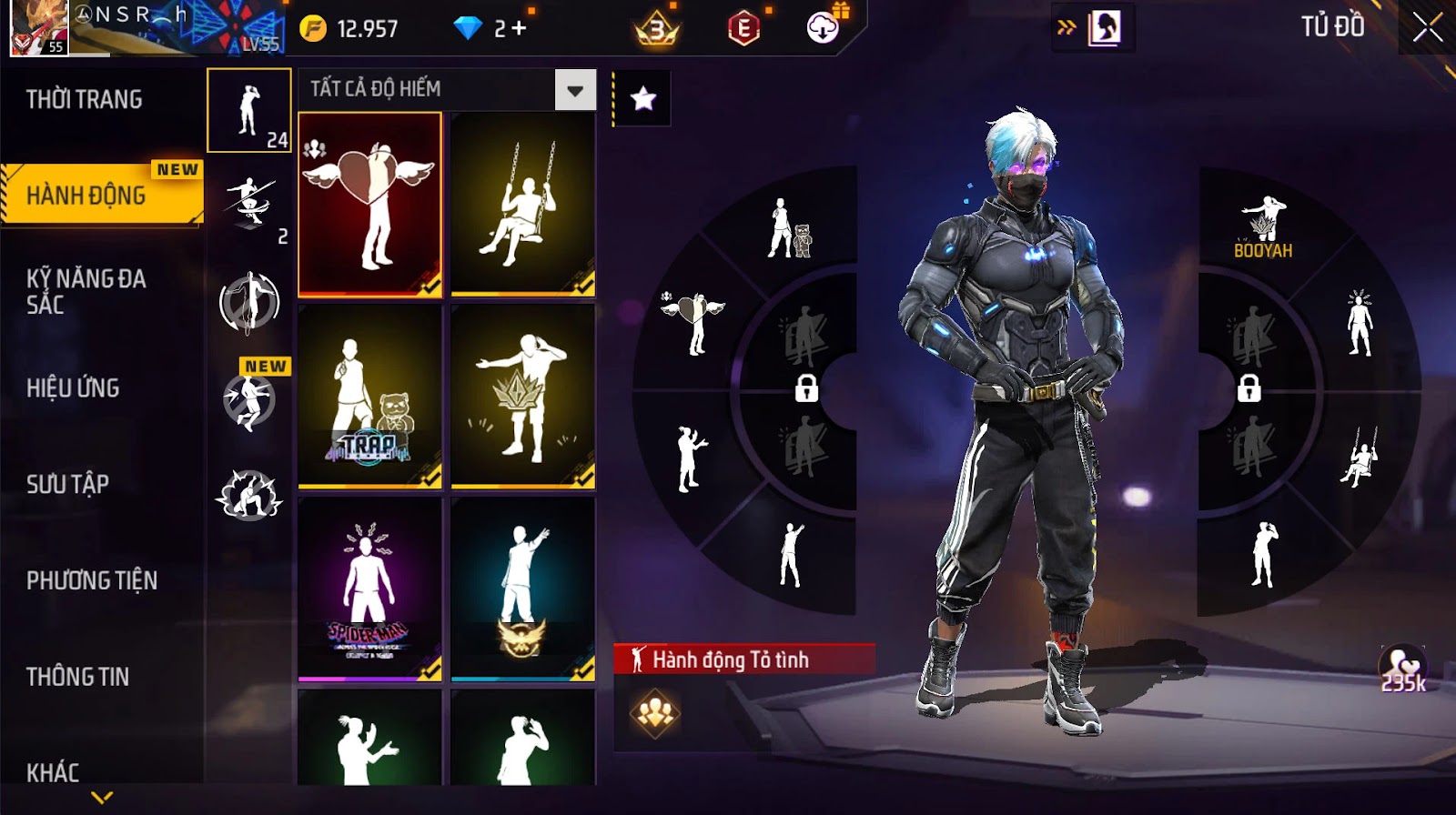This screenshot has width=1456, height=815.
Task: Open the Tất Cả Độ Hiếm dropdown
Action: point(575,90)
